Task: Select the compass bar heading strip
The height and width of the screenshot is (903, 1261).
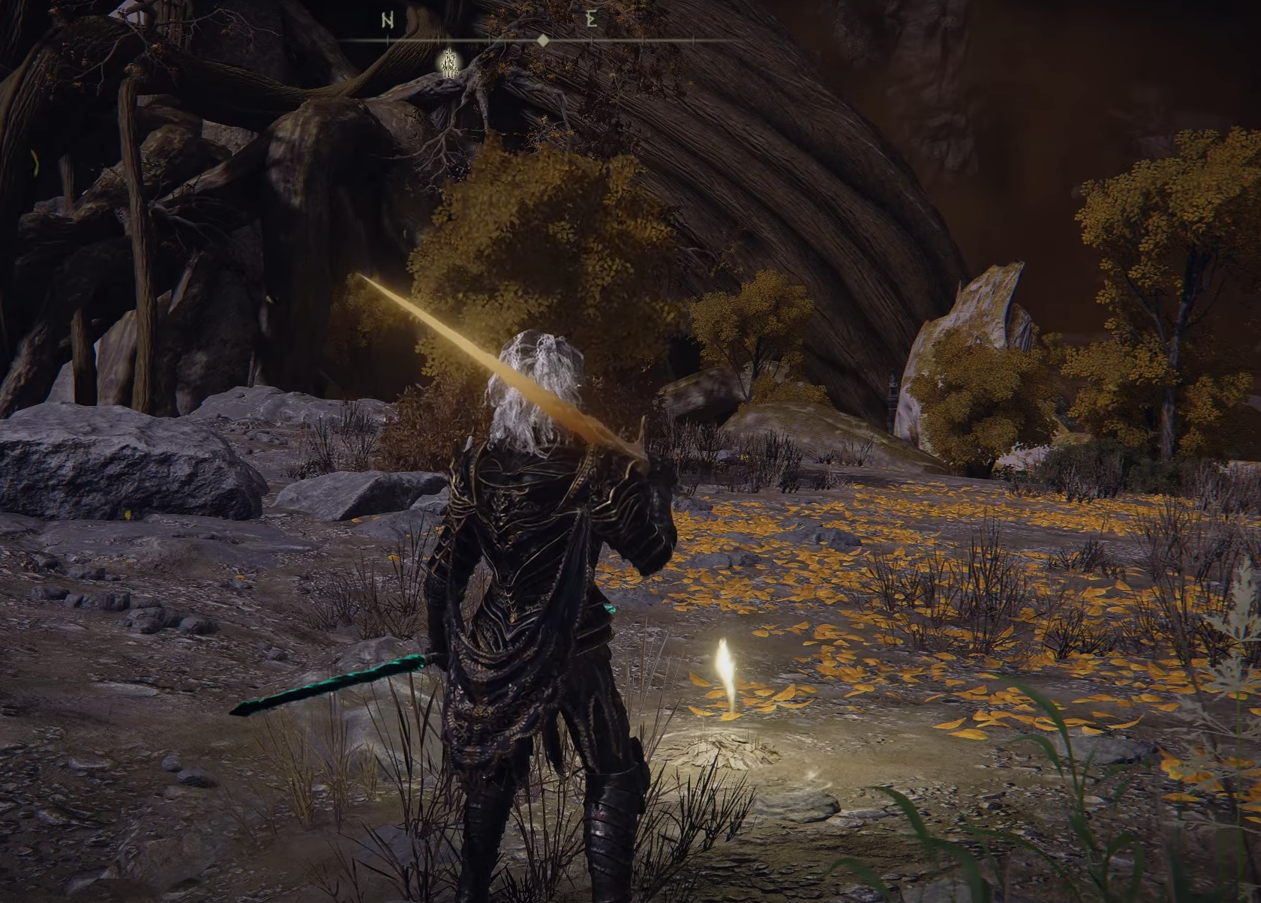Action: point(541,41)
